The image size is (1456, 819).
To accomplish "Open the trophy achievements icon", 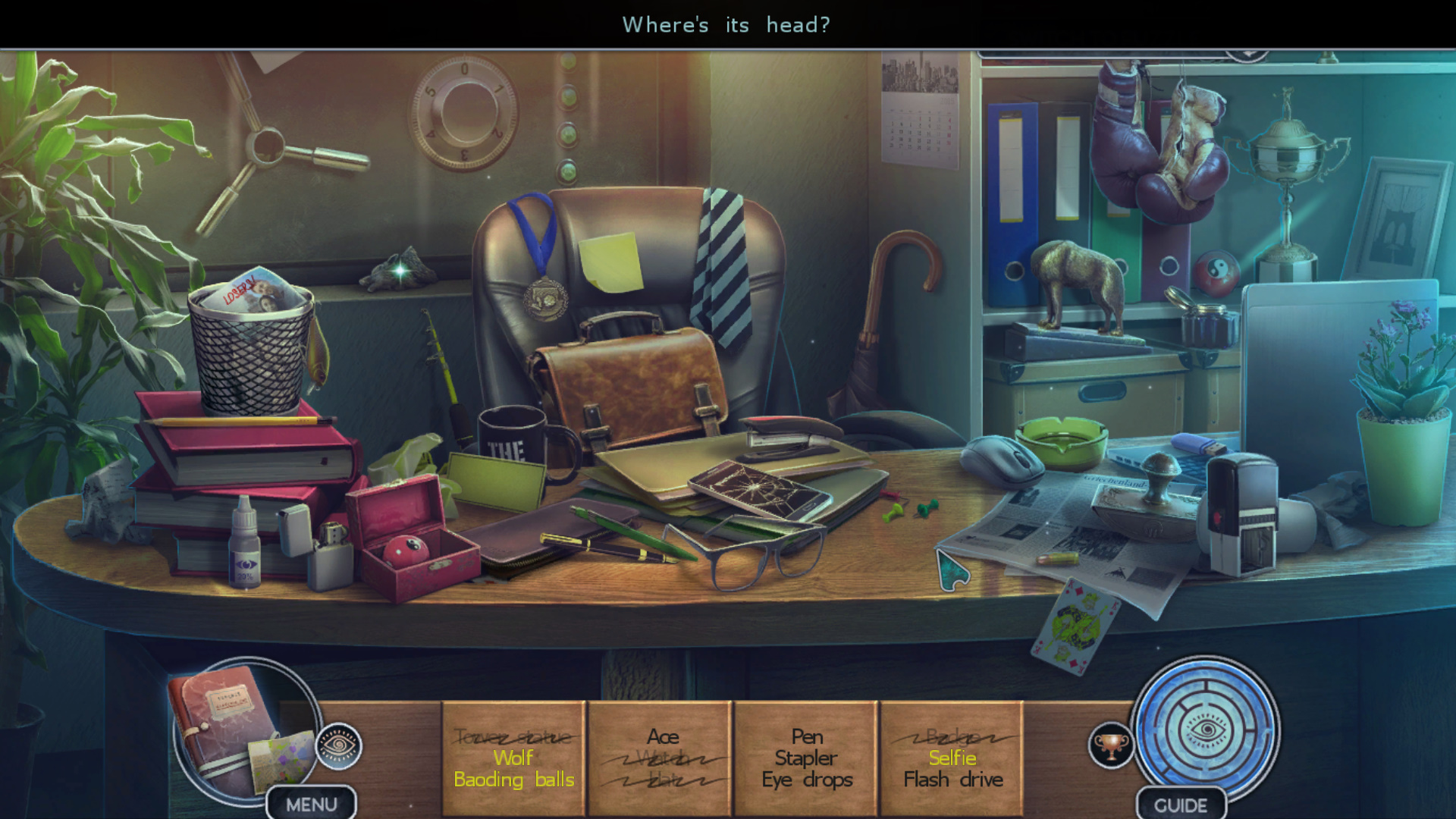I will coord(1110,746).
